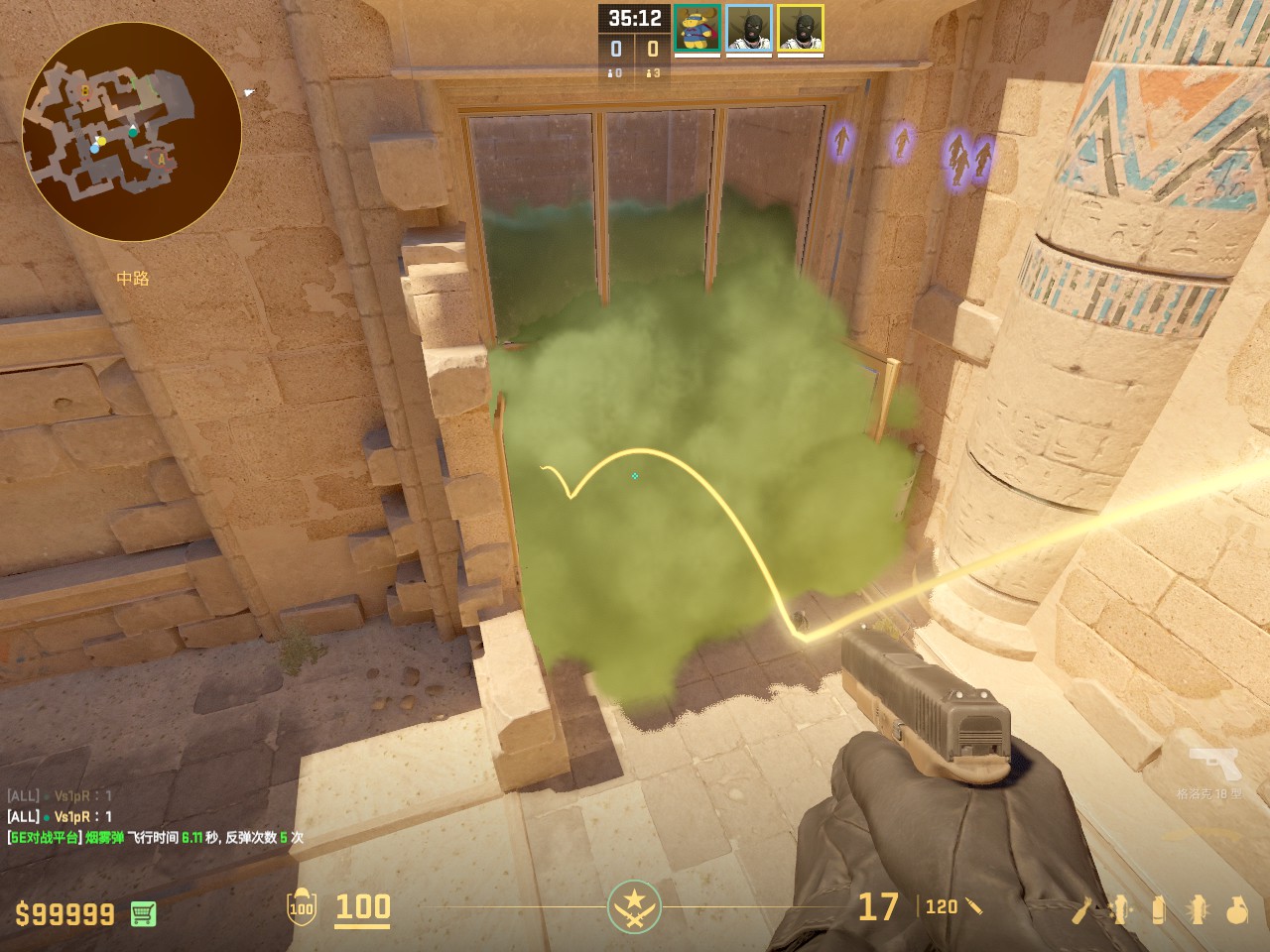Click the 5E platform smoke chat message
1270x952 pixels.
point(156,837)
